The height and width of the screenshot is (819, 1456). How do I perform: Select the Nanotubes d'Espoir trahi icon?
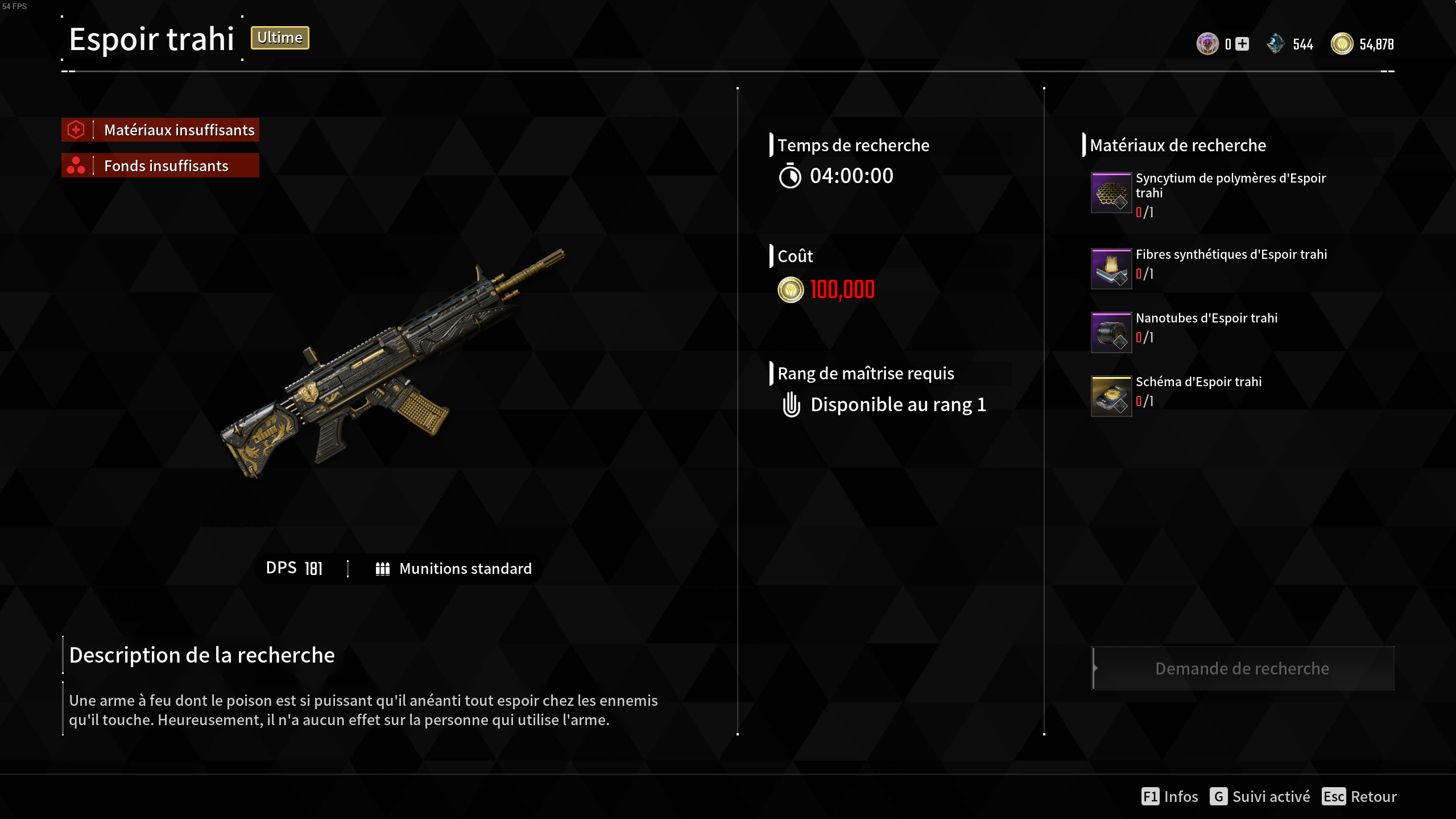click(1111, 332)
